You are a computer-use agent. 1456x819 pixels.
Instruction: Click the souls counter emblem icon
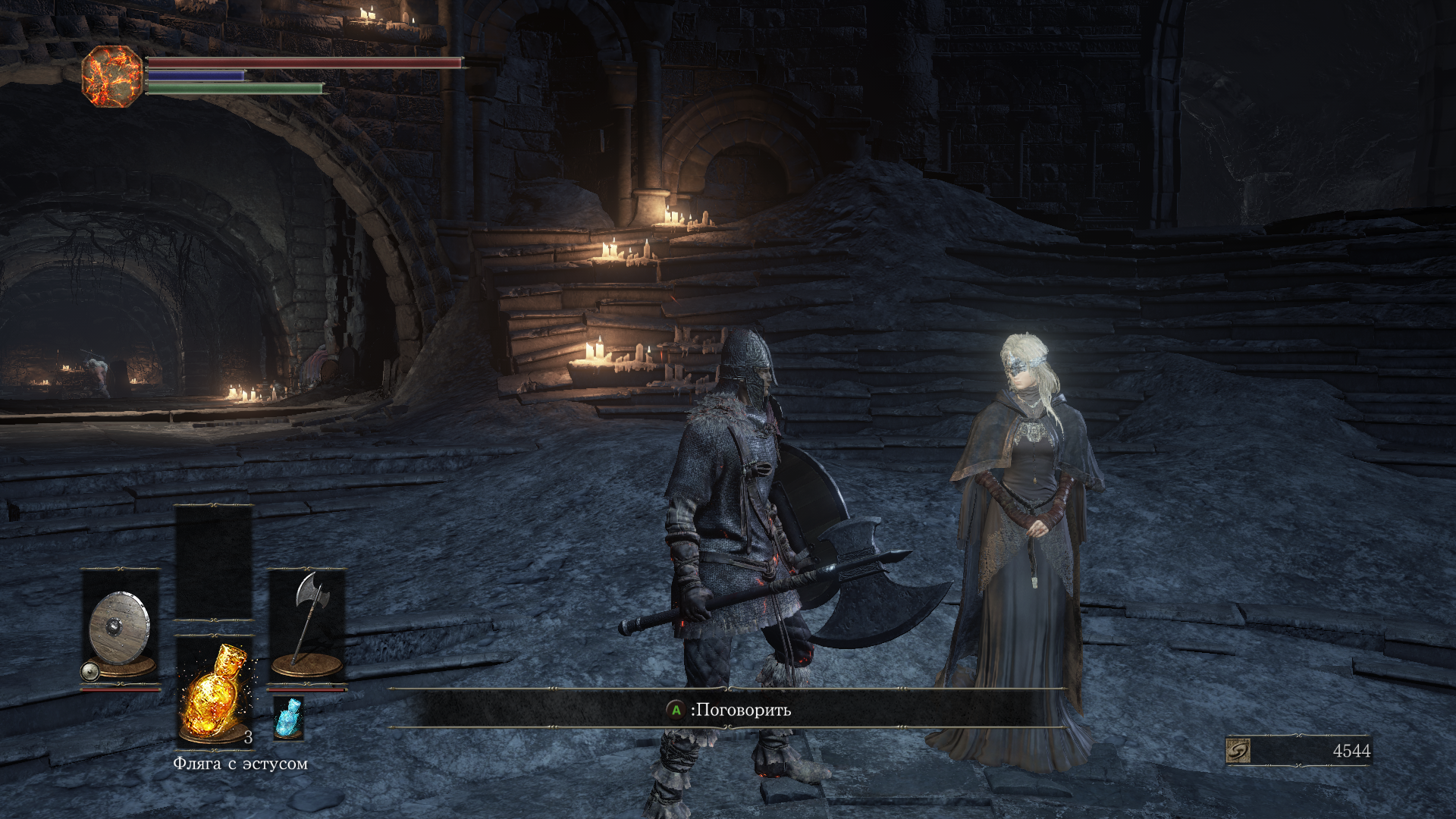click(1238, 751)
